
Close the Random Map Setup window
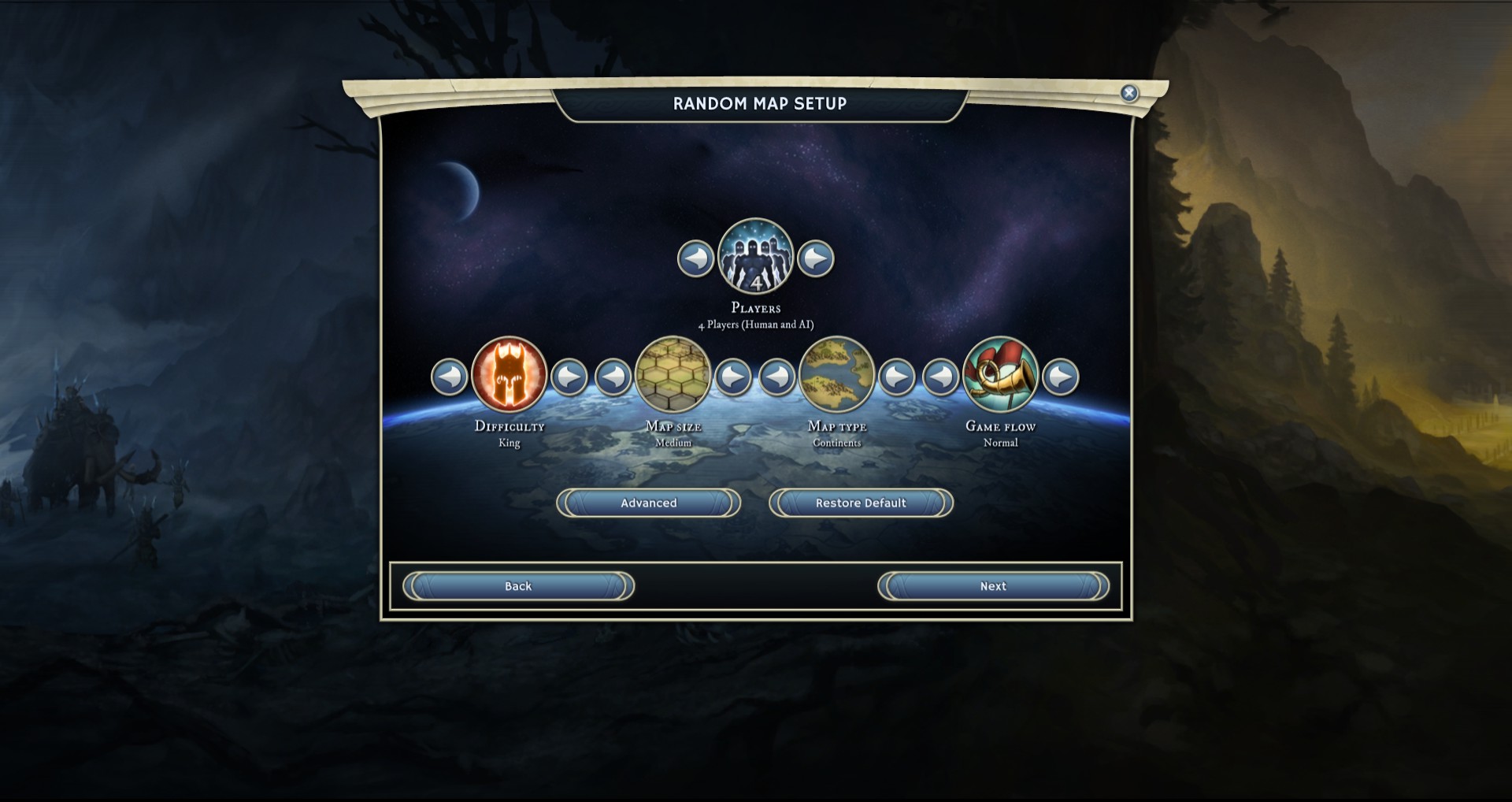point(1128,93)
